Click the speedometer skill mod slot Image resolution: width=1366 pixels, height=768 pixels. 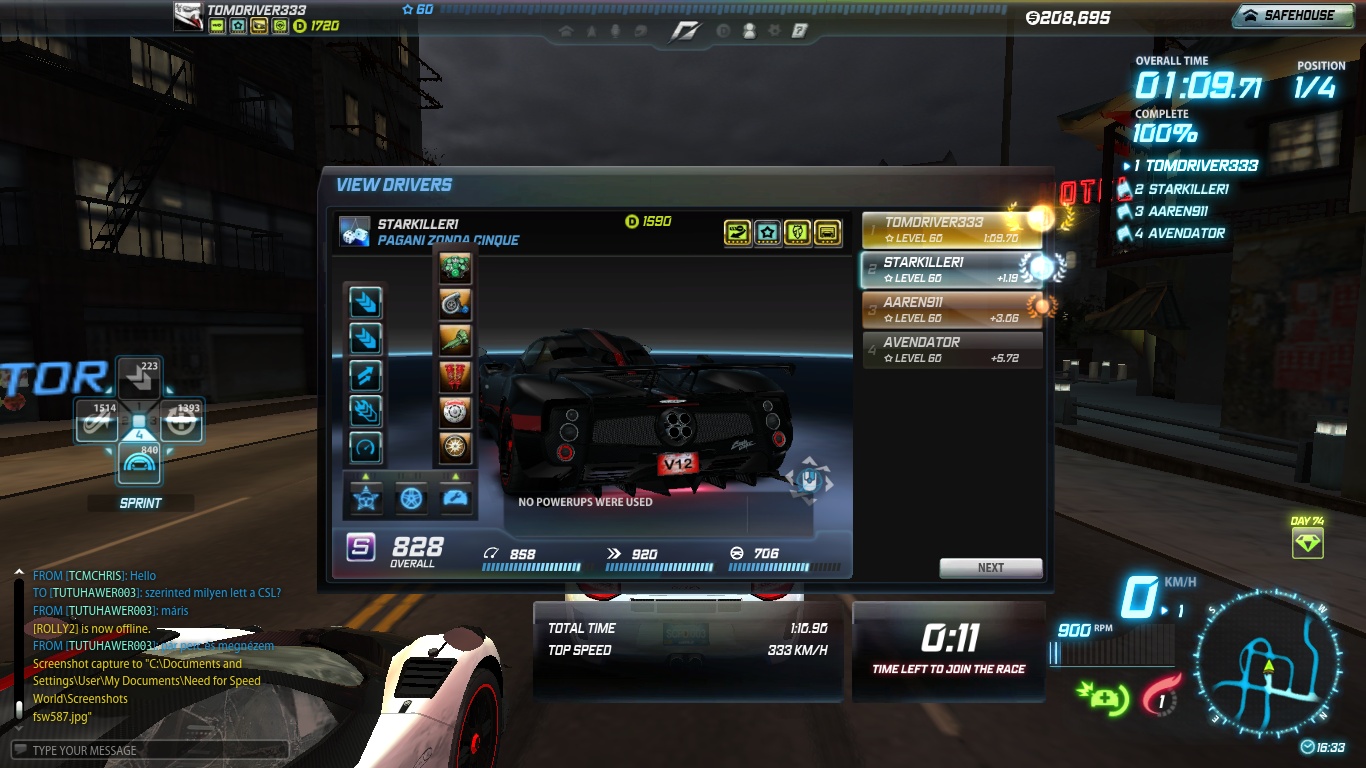365,447
